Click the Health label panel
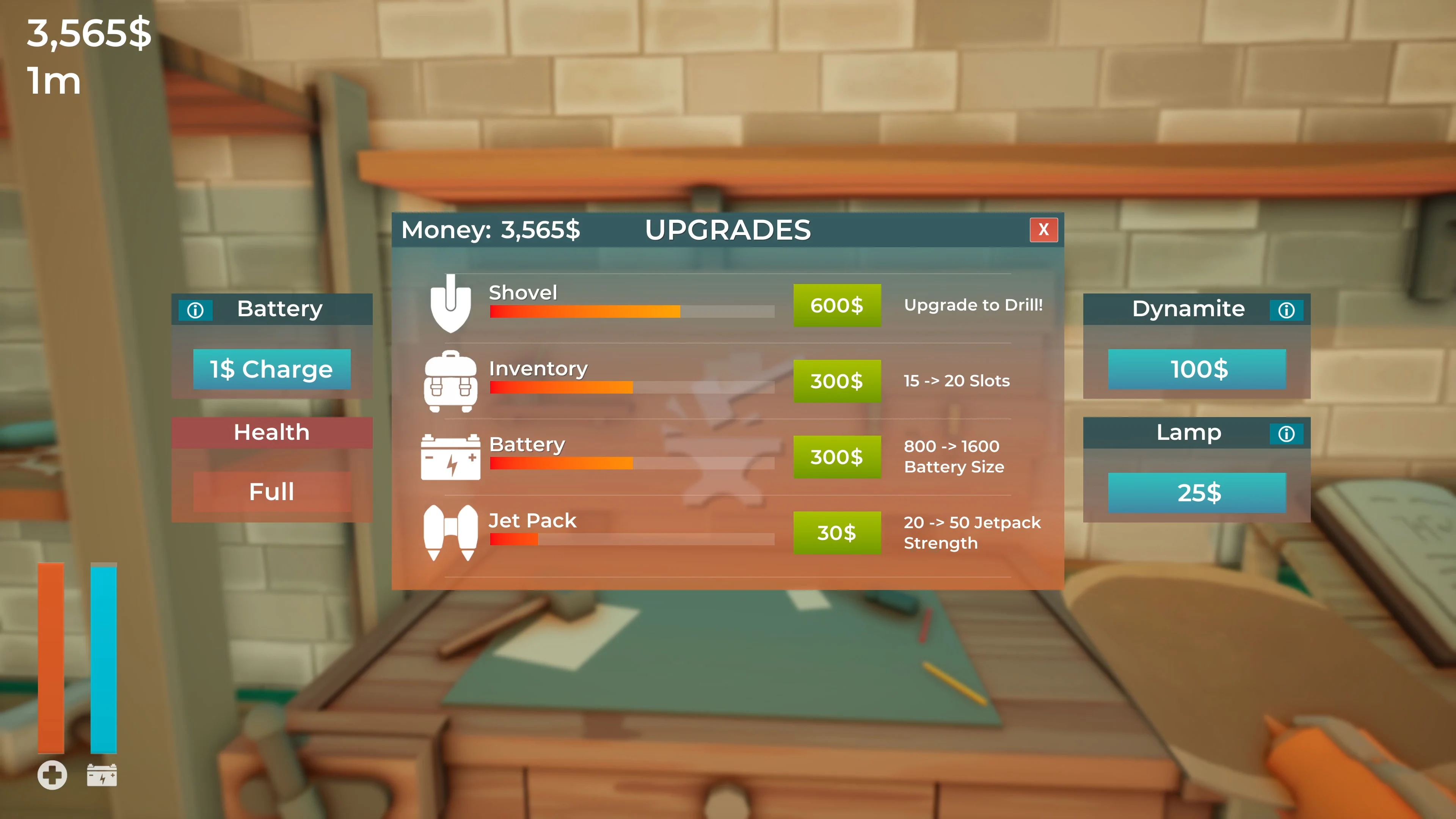 (272, 432)
